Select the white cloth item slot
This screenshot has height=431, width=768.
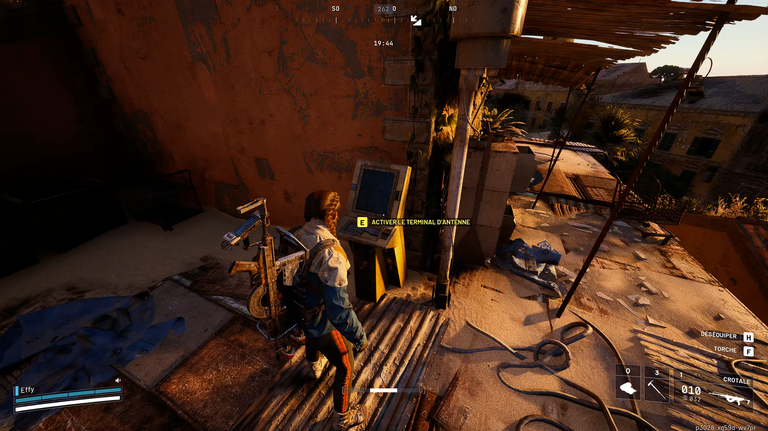click(628, 385)
